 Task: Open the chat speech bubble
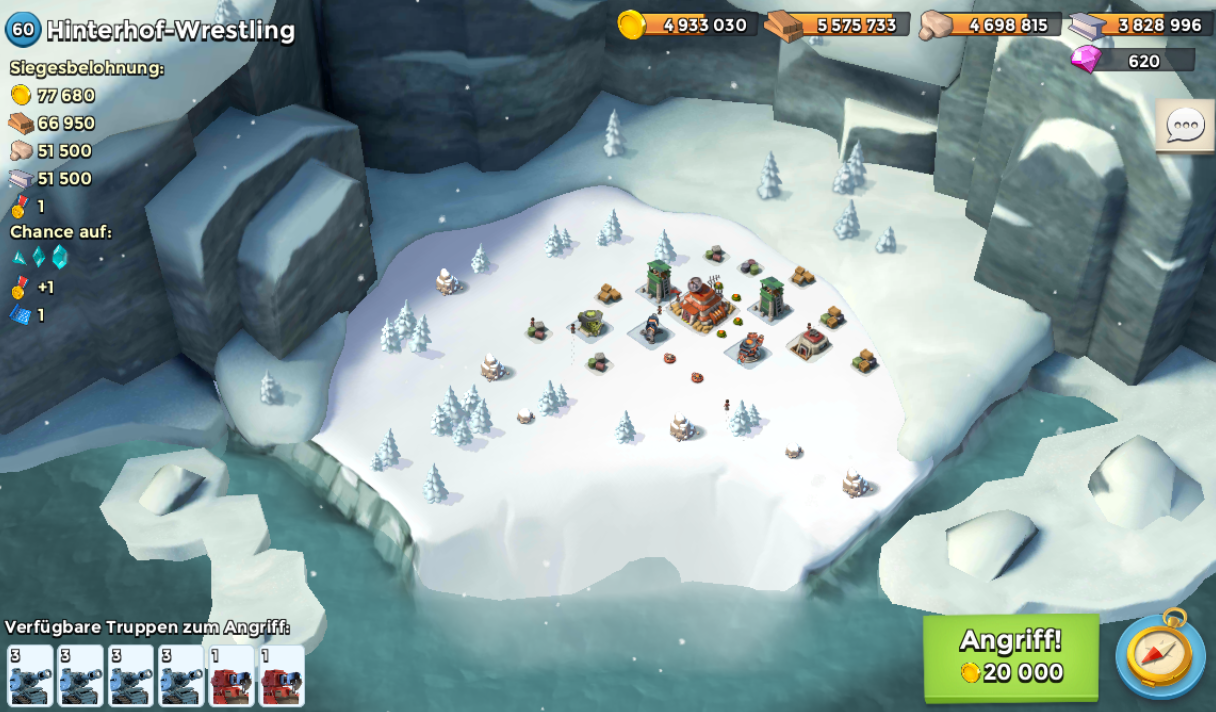pyautogui.click(x=1185, y=127)
